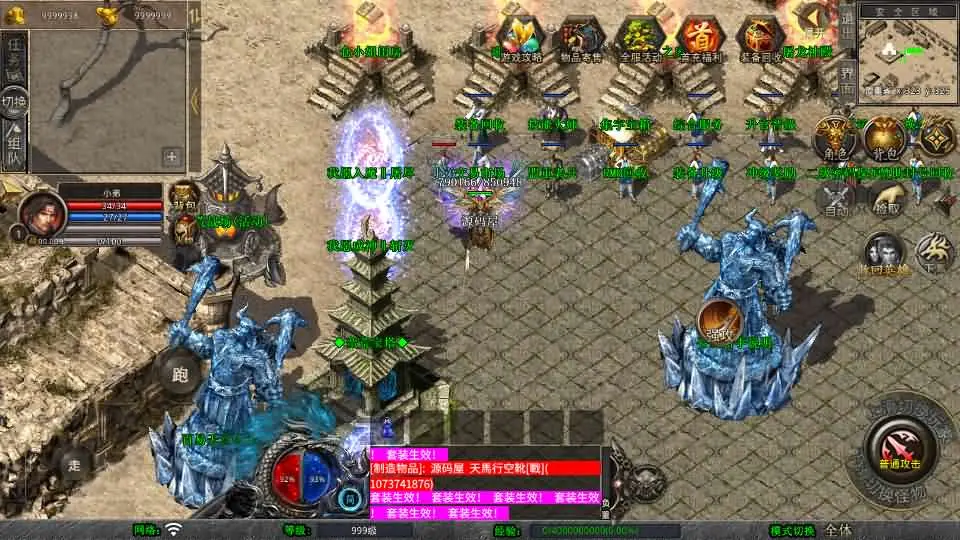
Task: Tap the 拾取 pickup hand button
Action: (x=885, y=197)
